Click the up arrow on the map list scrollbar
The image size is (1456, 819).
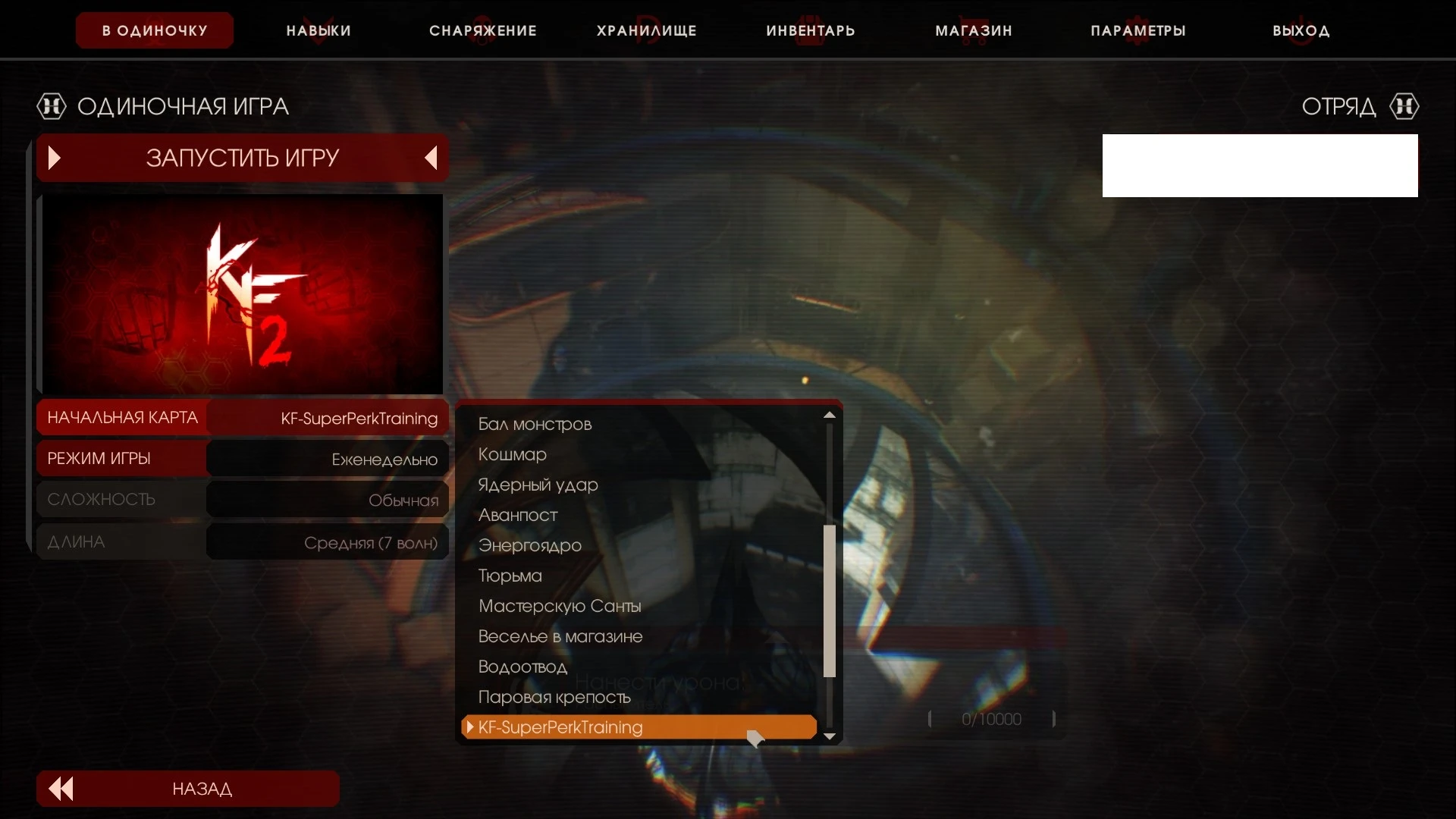[830, 414]
